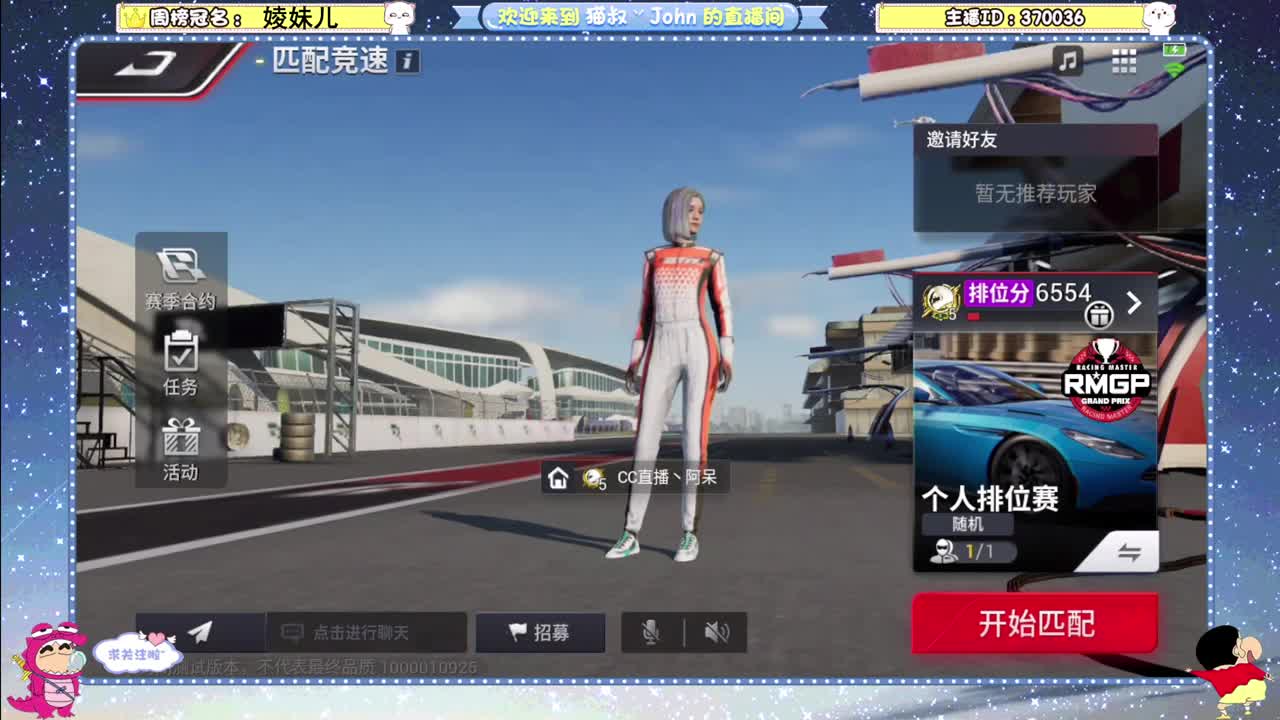This screenshot has width=1280, height=720.
Task: Open the apps grid icon
Action: [1124, 61]
